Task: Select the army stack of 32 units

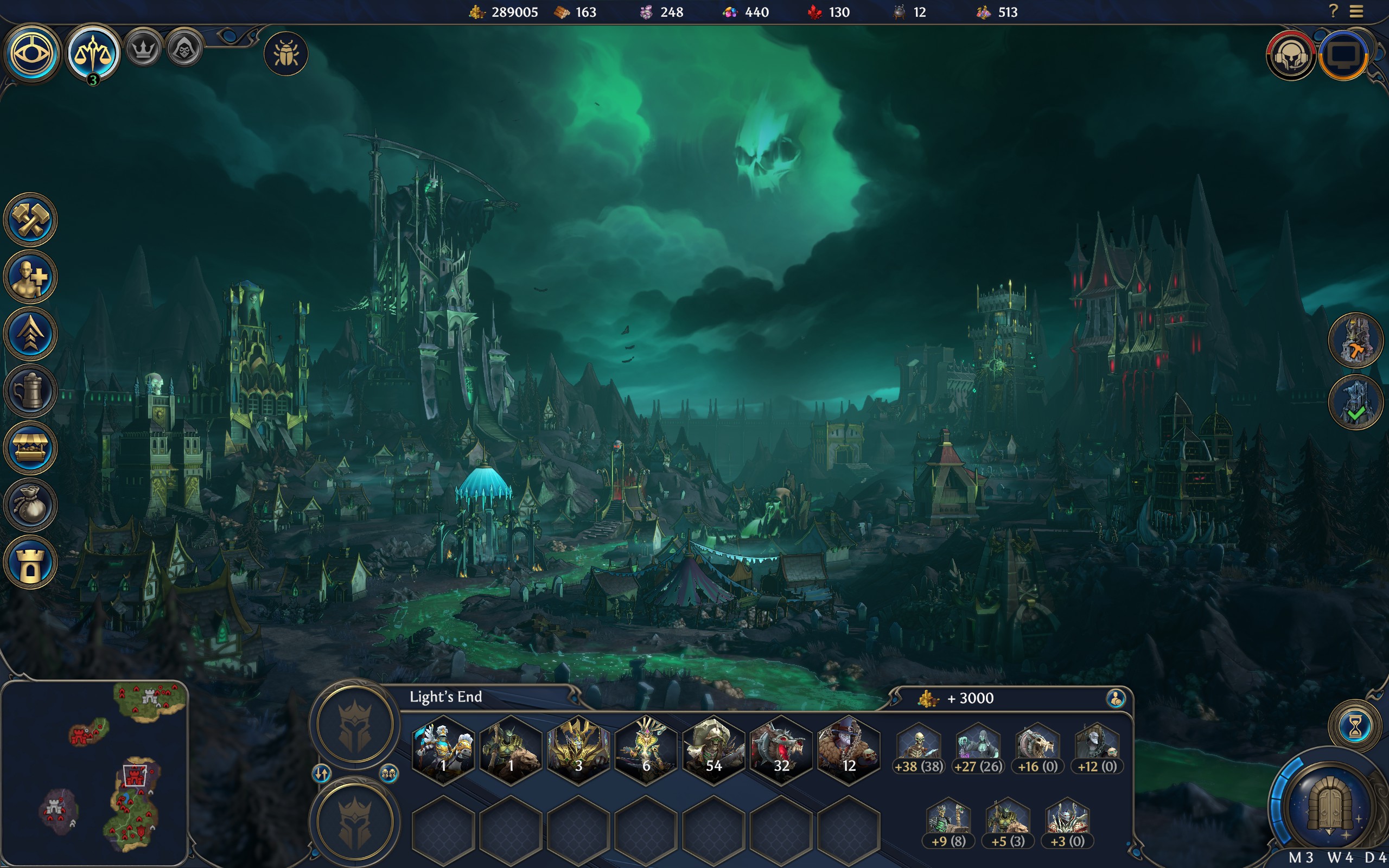Action: point(781,750)
